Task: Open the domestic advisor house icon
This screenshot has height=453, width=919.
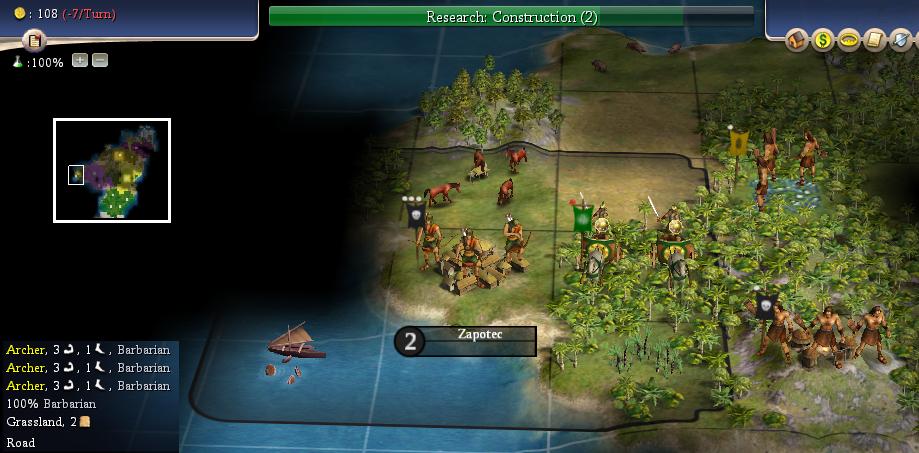Action: [x=797, y=40]
